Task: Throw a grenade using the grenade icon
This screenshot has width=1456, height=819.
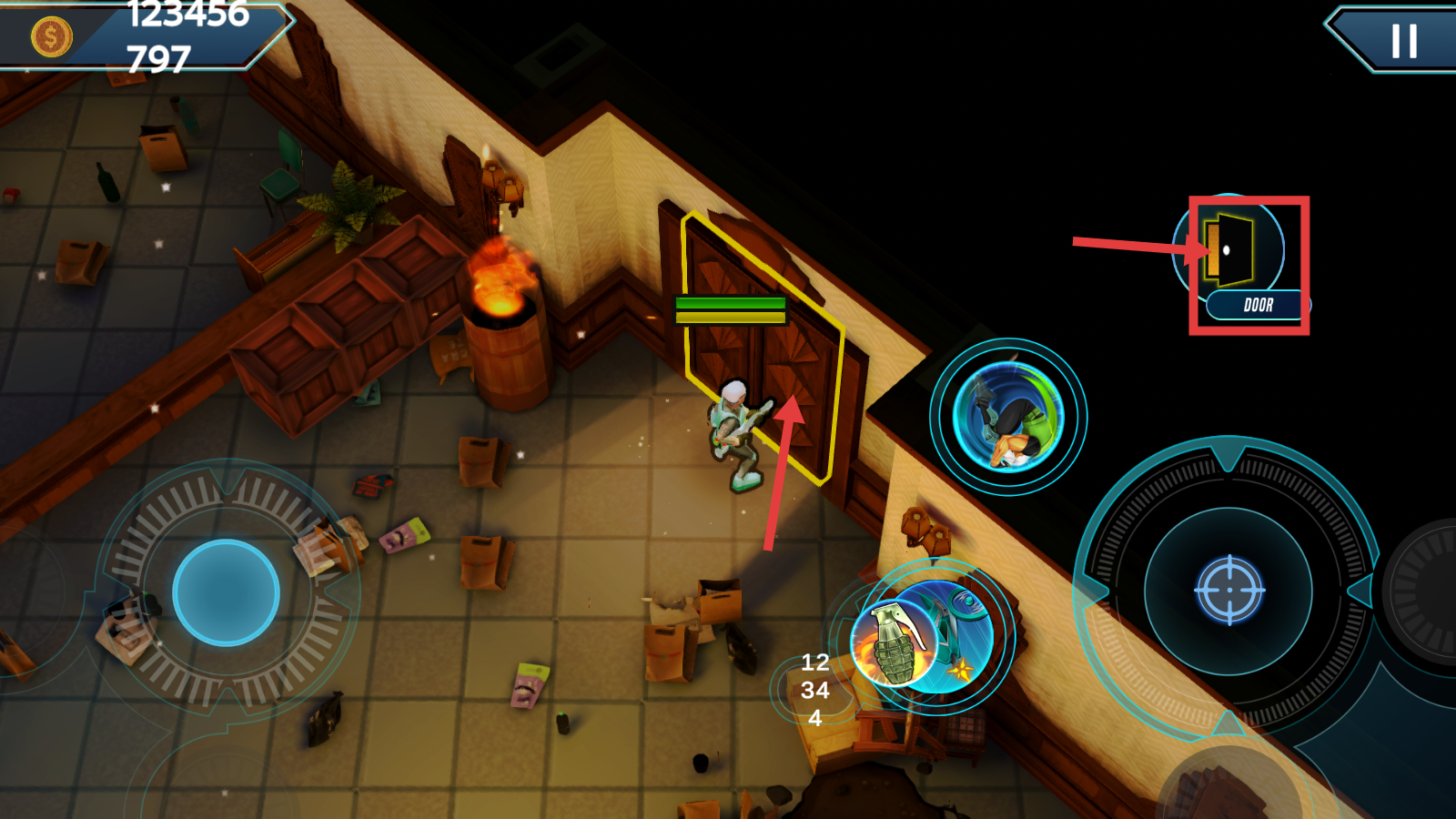Action: [894, 643]
